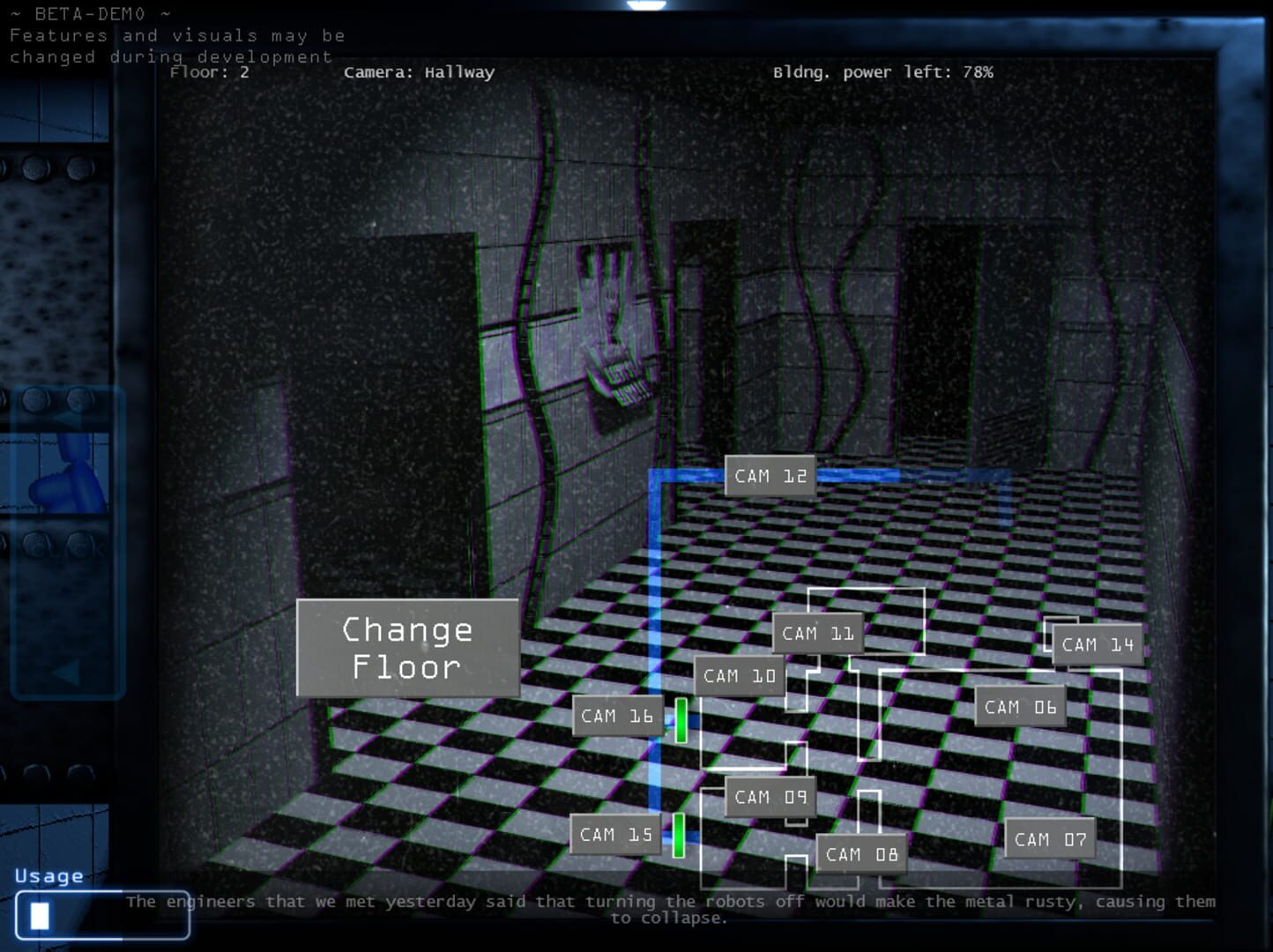Open the CAM 11 camera feed
The height and width of the screenshot is (952, 1273).
click(816, 632)
